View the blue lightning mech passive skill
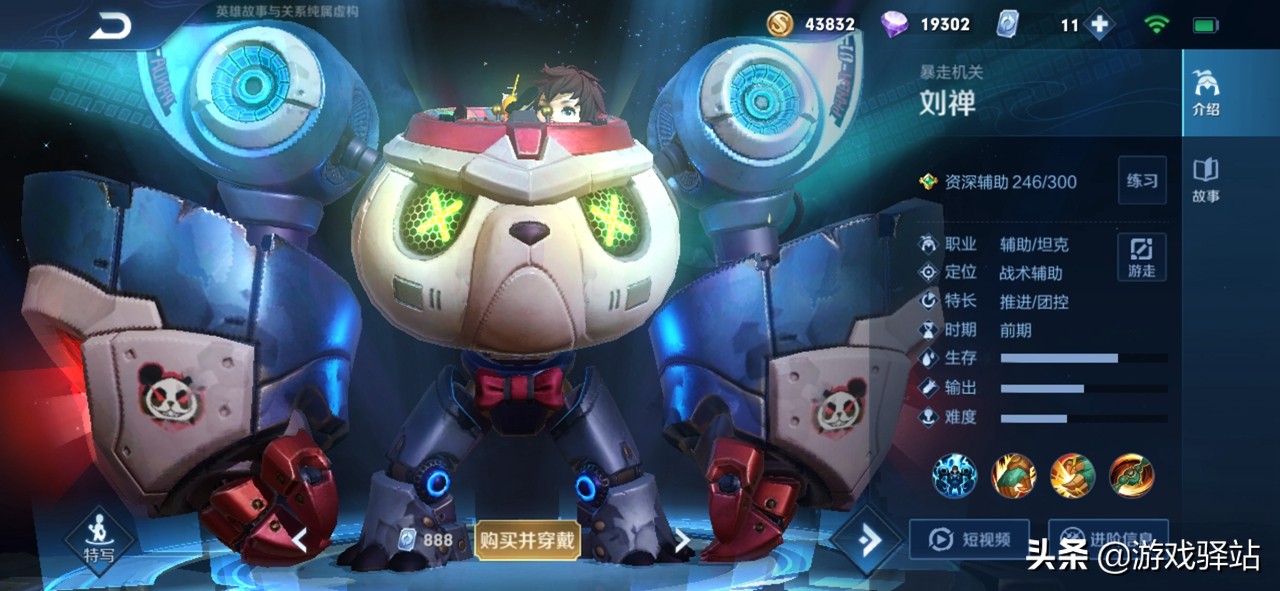This screenshot has width=1280, height=591. click(955, 475)
